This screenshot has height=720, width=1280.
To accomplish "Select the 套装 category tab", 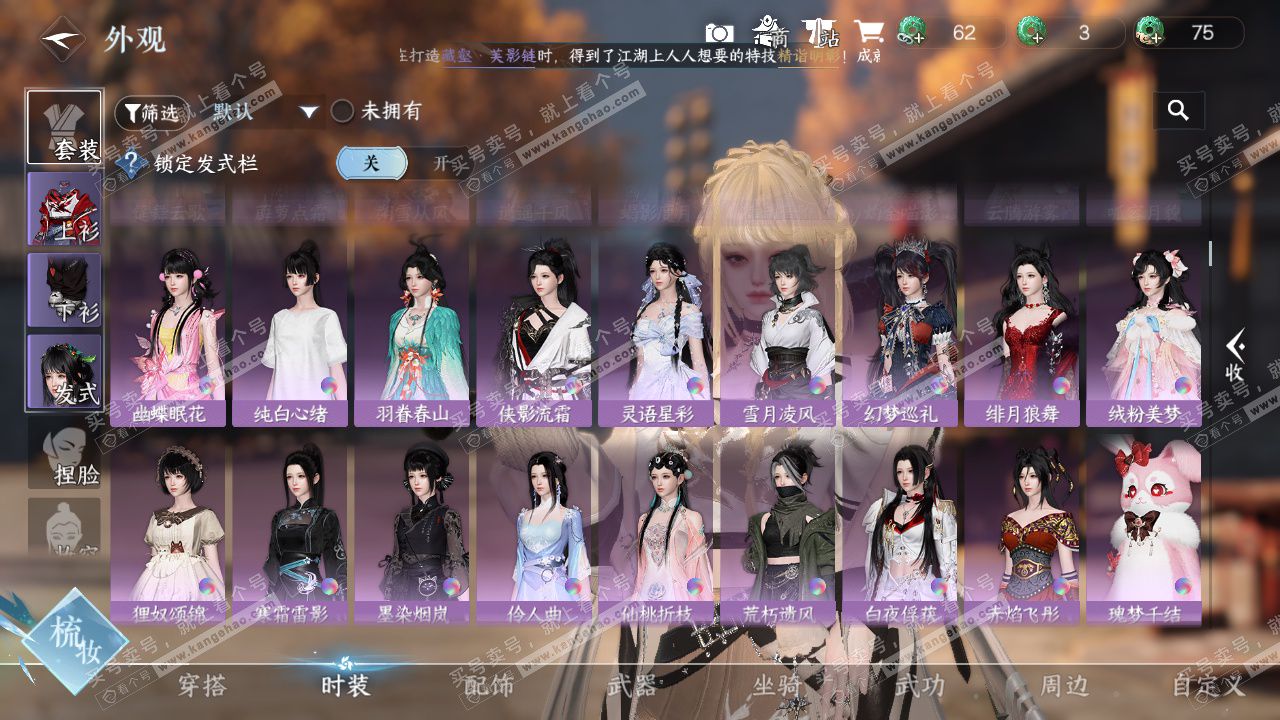I will coord(65,127).
